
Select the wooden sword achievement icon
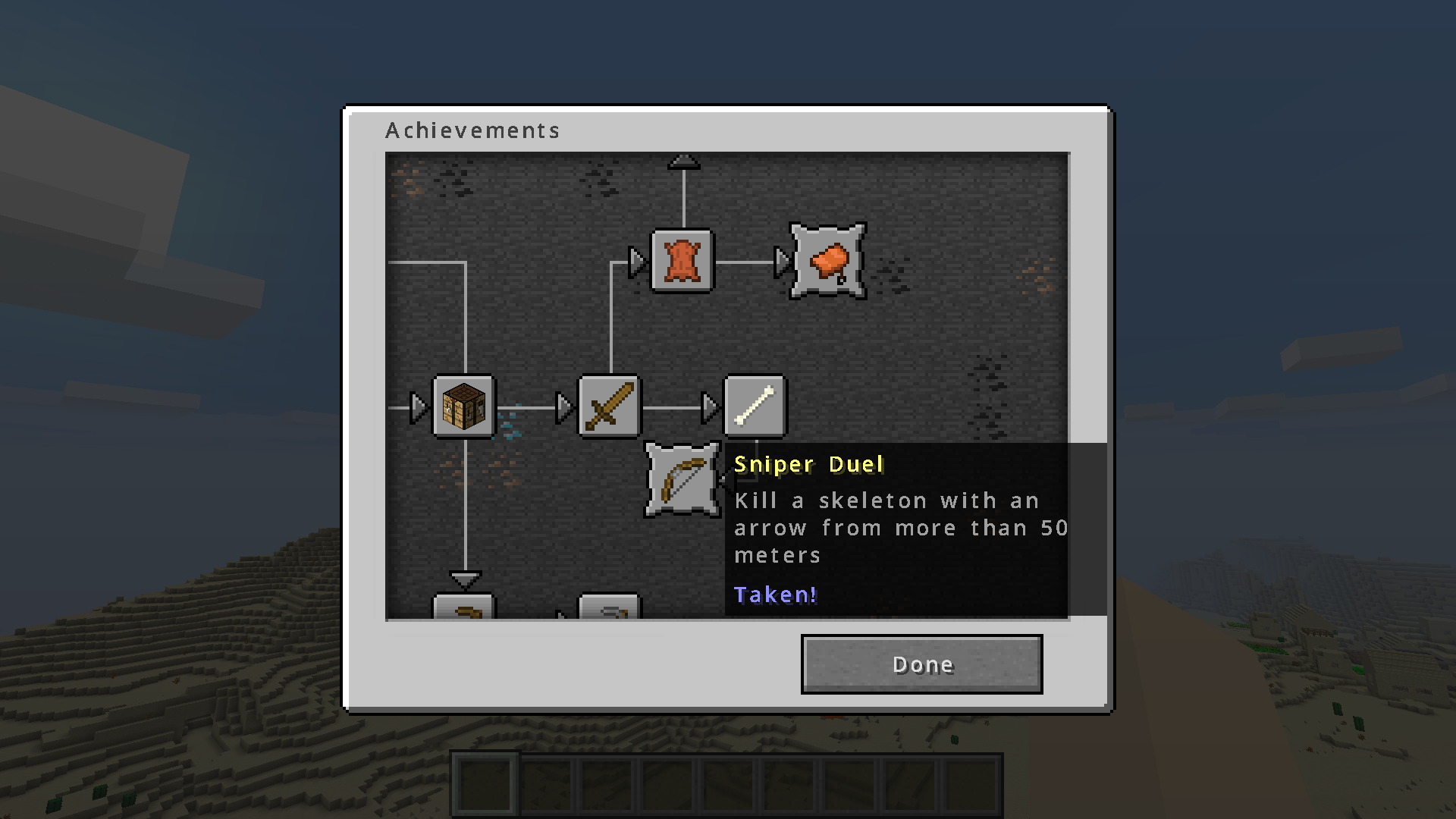pos(609,406)
